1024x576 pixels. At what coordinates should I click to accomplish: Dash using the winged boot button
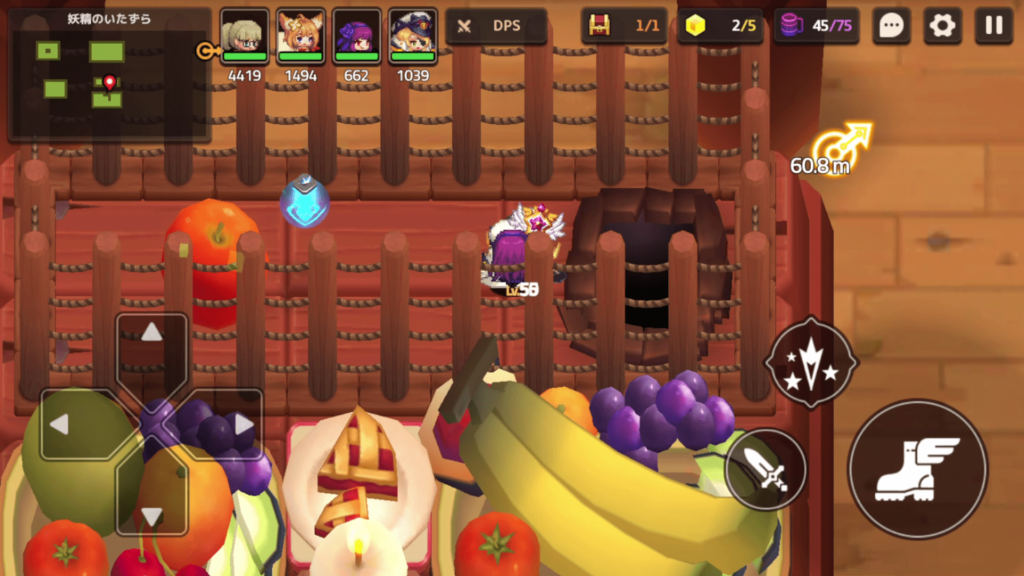917,469
